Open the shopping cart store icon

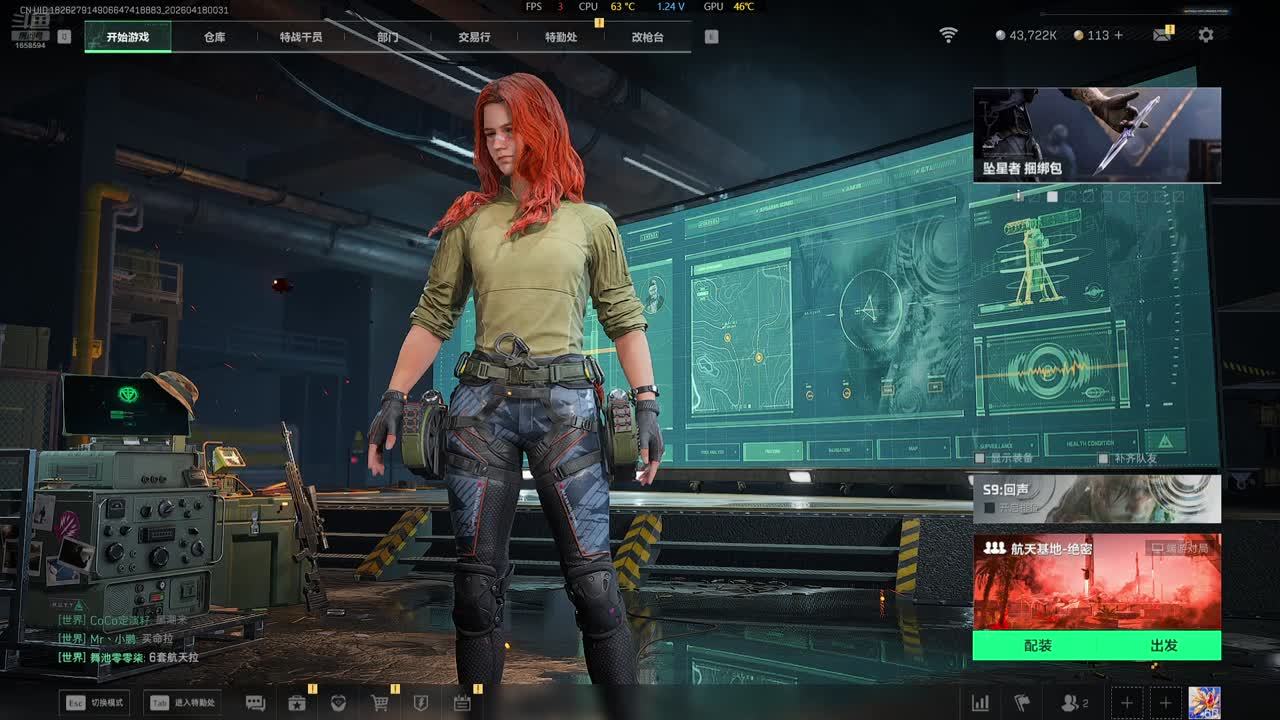(380, 703)
